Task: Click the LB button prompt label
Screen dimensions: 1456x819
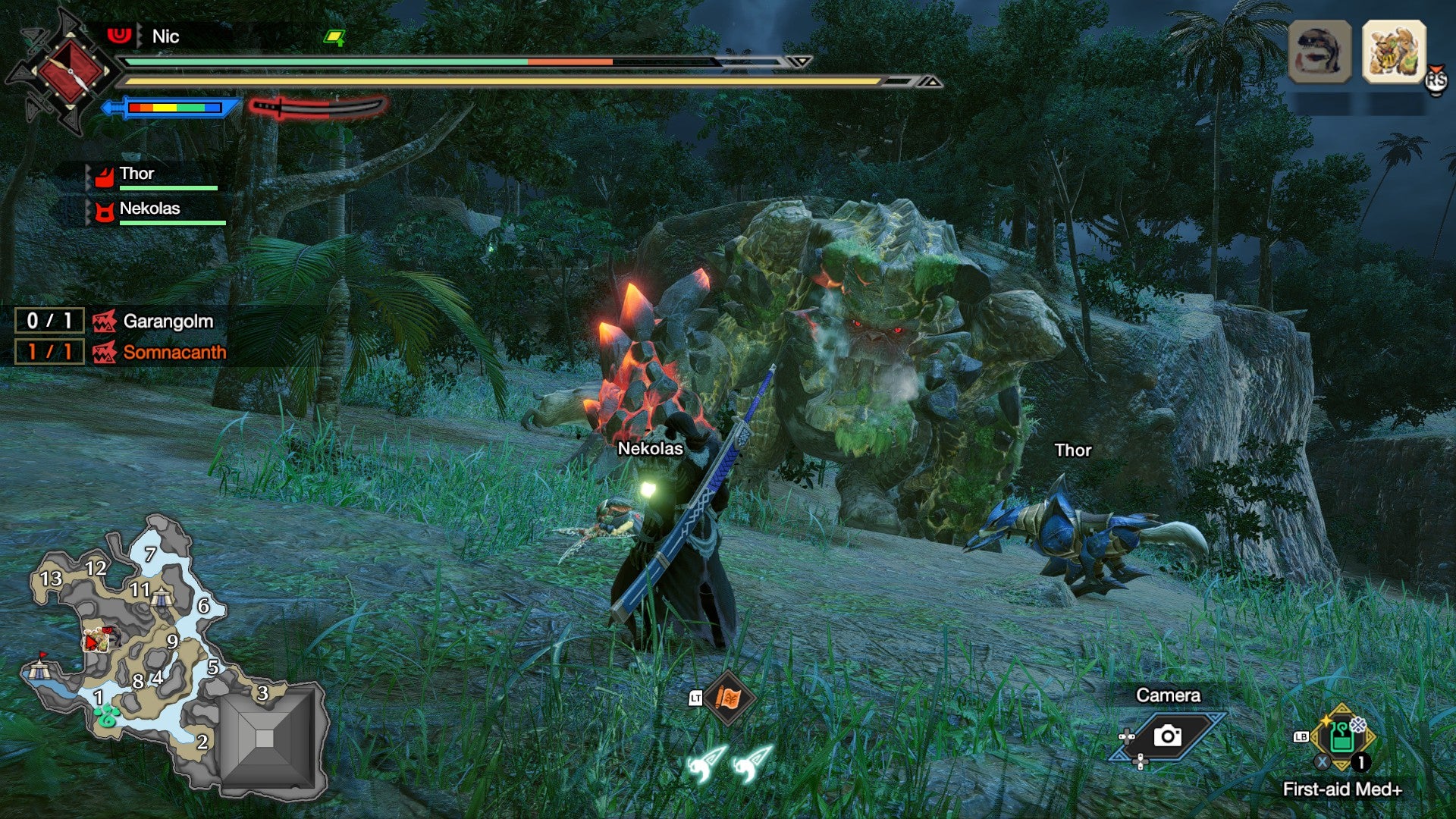Action: tap(1300, 736)
